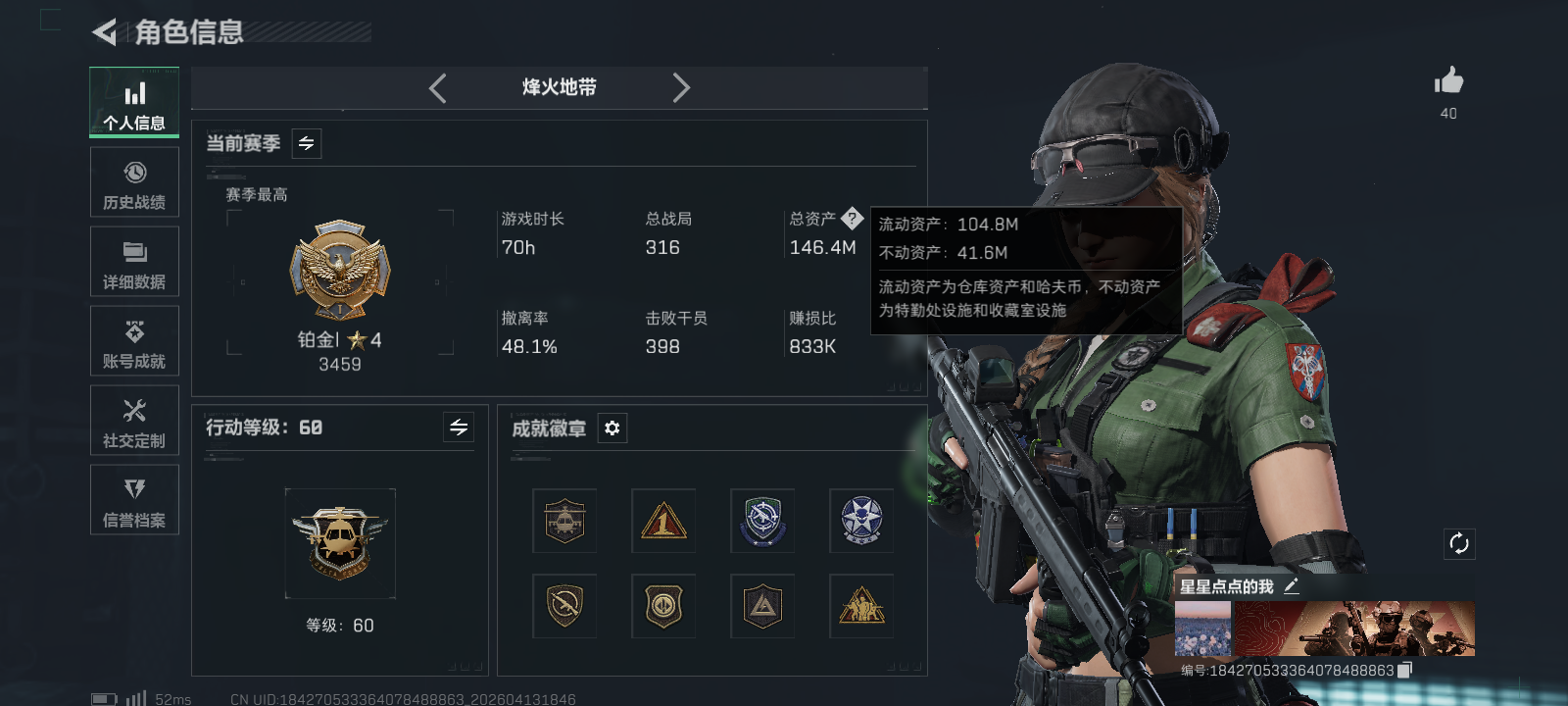Open the 信誉档案 shield icon
The image size is (1568, 706).
coord(134,500)
